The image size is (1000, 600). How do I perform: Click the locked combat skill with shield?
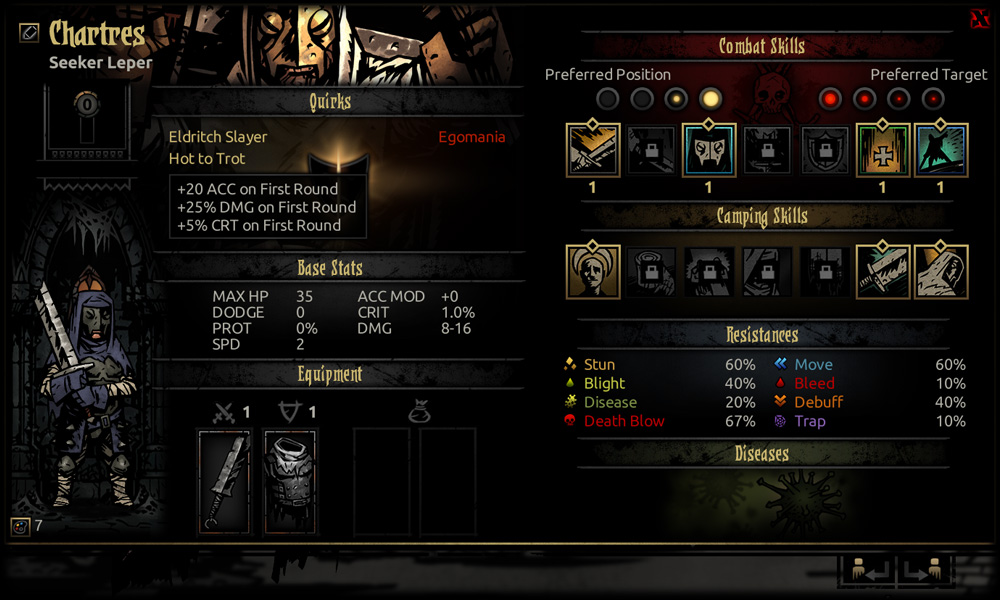[825, 151]
